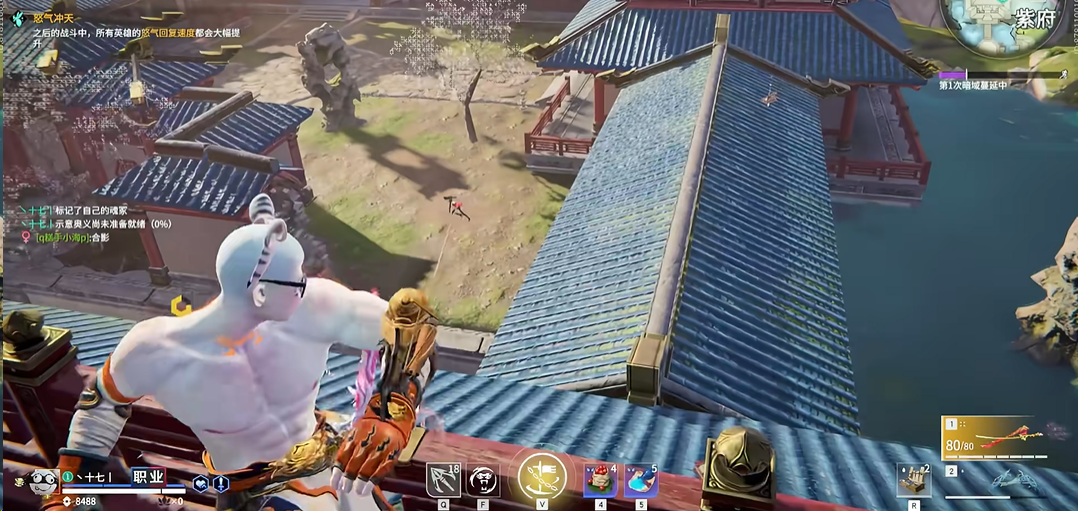
Task: Trigger the roaring beast face skill
Action: click(x=483, y=481)
